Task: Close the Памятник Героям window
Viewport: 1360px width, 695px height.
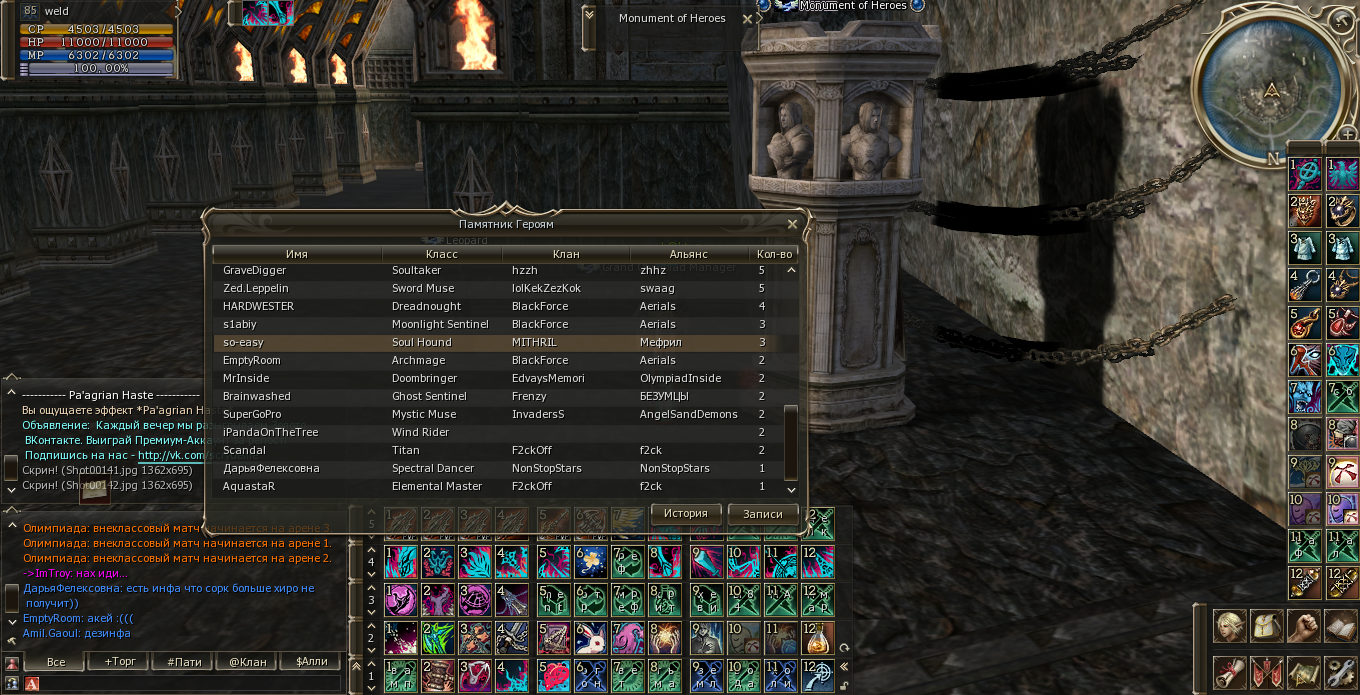Action: click(793, 225)
